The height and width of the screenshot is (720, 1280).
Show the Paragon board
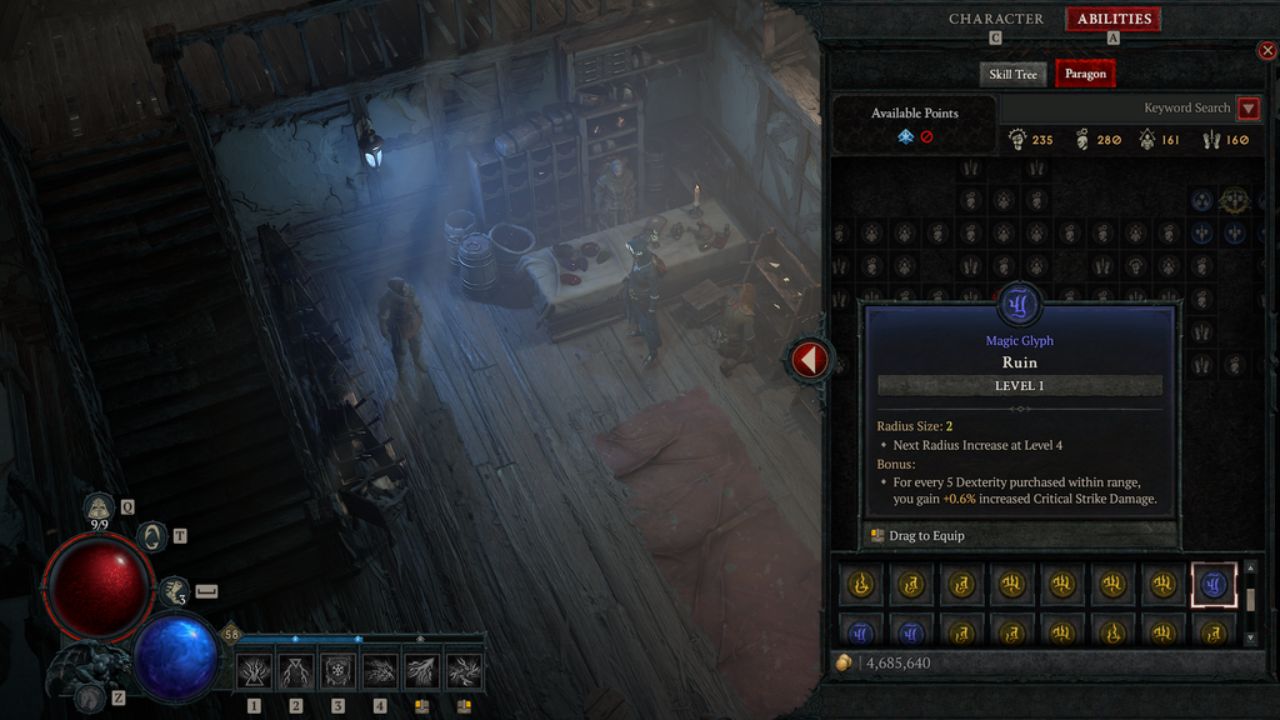tap(1085, 74)
